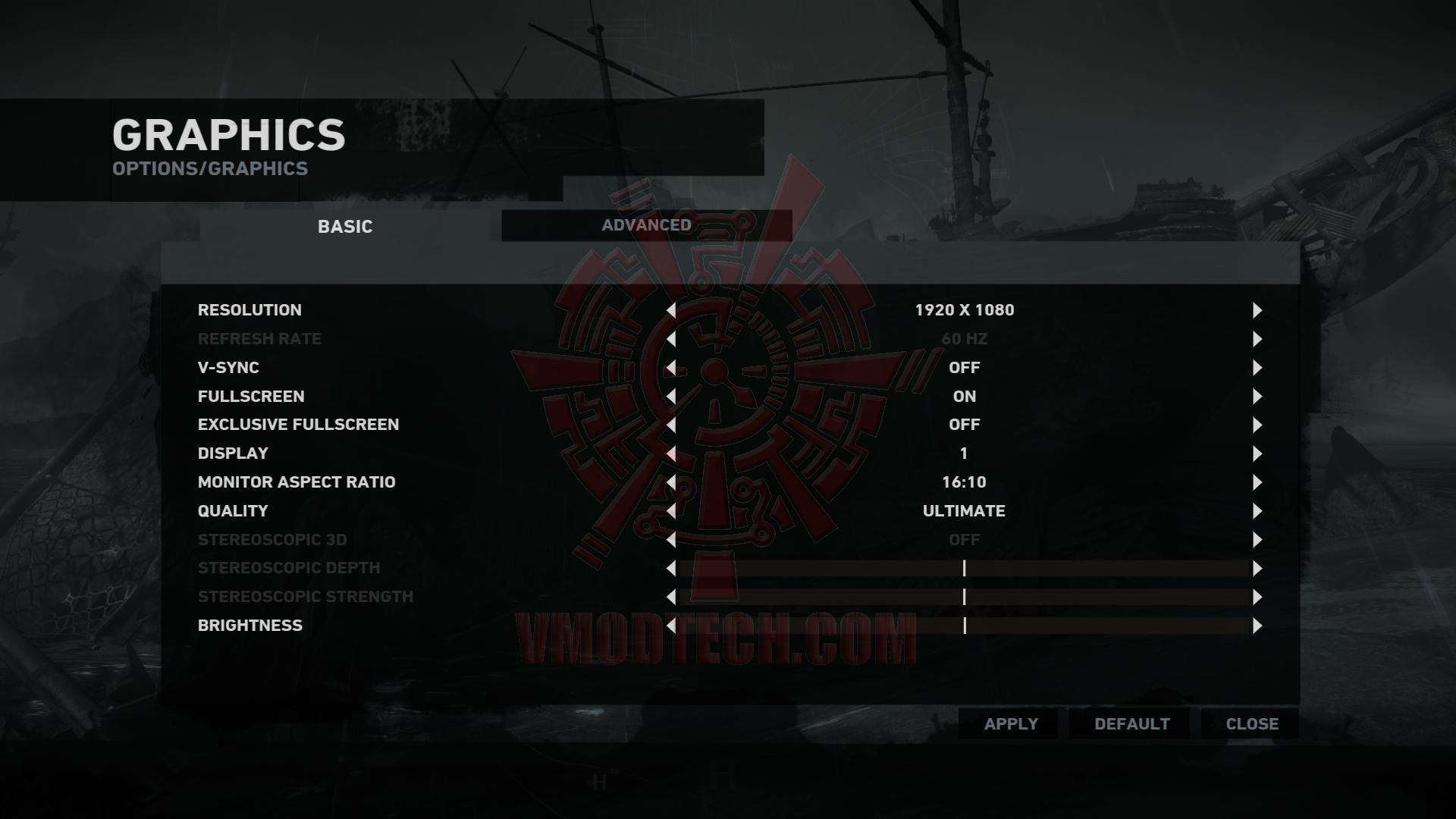
Task: Select the Basic tab
Action: tap(345, 227)
